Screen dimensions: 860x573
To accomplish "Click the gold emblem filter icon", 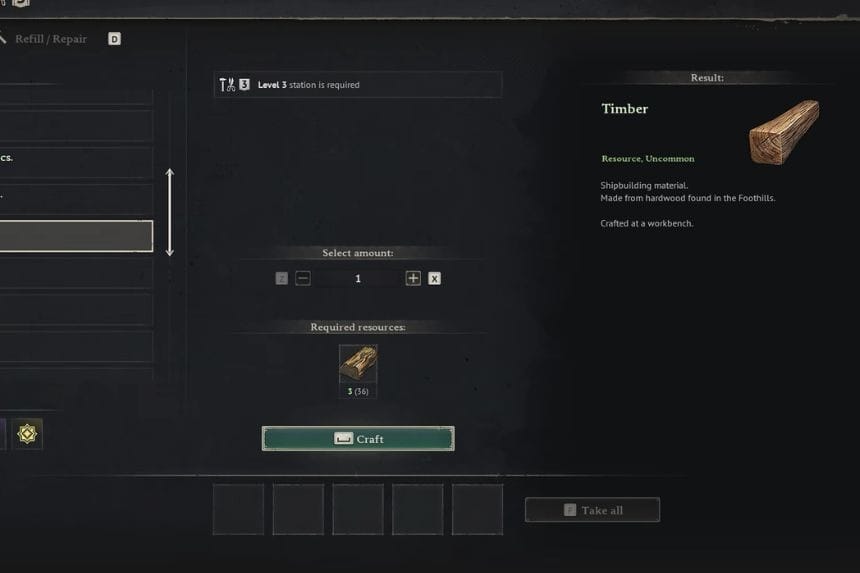I will [27, 434].
